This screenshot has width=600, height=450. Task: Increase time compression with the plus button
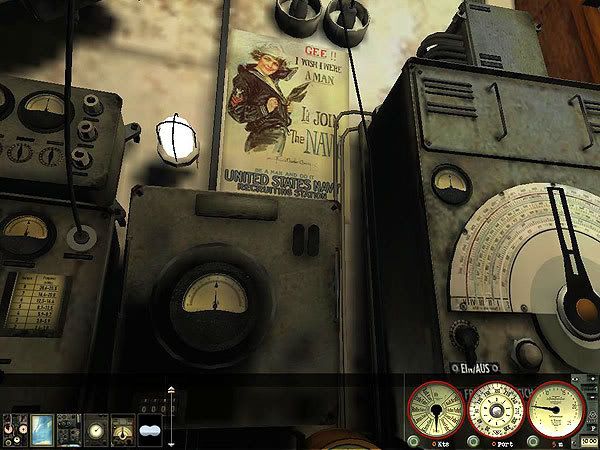591,380
